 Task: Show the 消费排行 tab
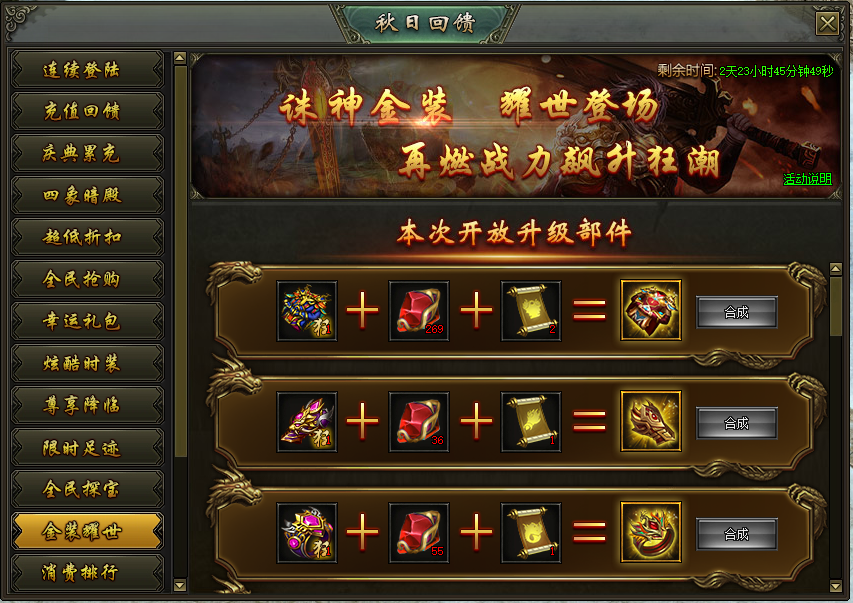(87, 574)
